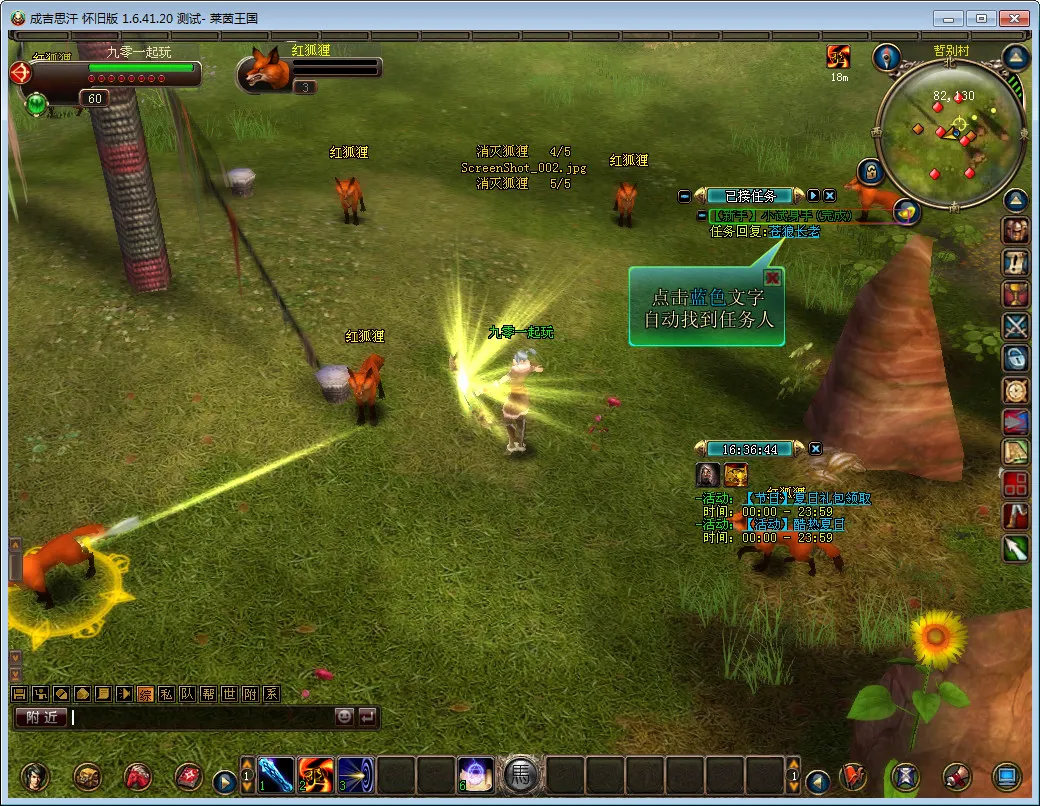Viewport: 1040px width, 806px height.
Task: Open the 夏日礼包领取 event link
Action: (807, 498)
